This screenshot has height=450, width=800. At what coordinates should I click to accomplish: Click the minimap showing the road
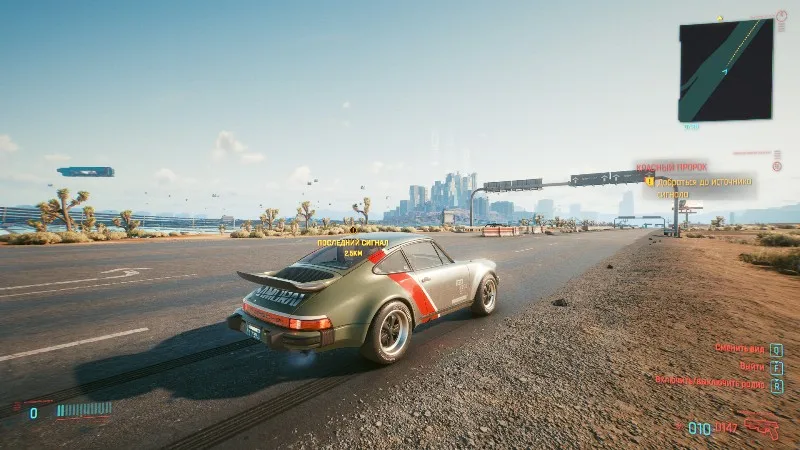(x=725, y=70)
